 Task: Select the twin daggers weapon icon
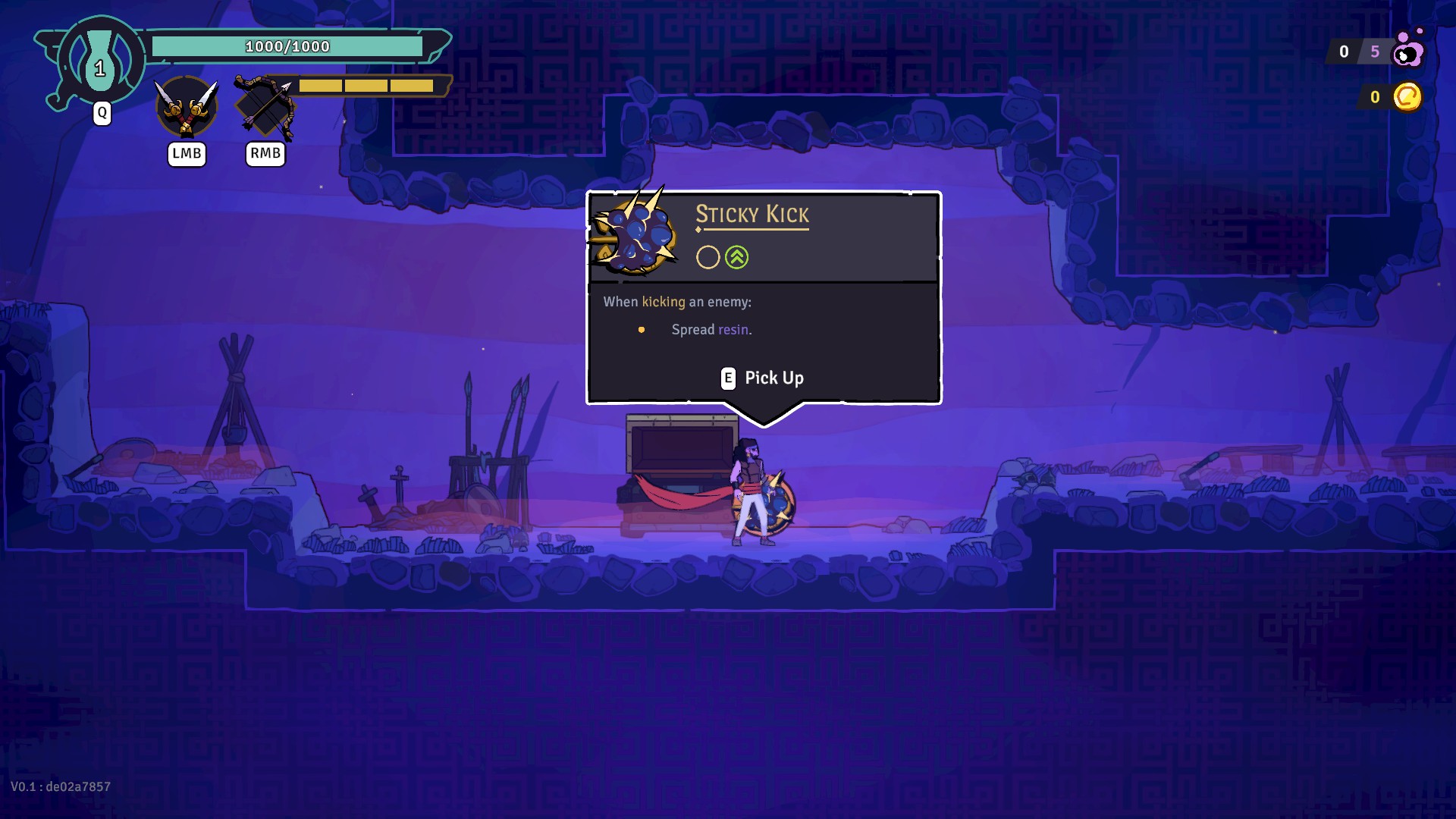click(x=187, y=107)
